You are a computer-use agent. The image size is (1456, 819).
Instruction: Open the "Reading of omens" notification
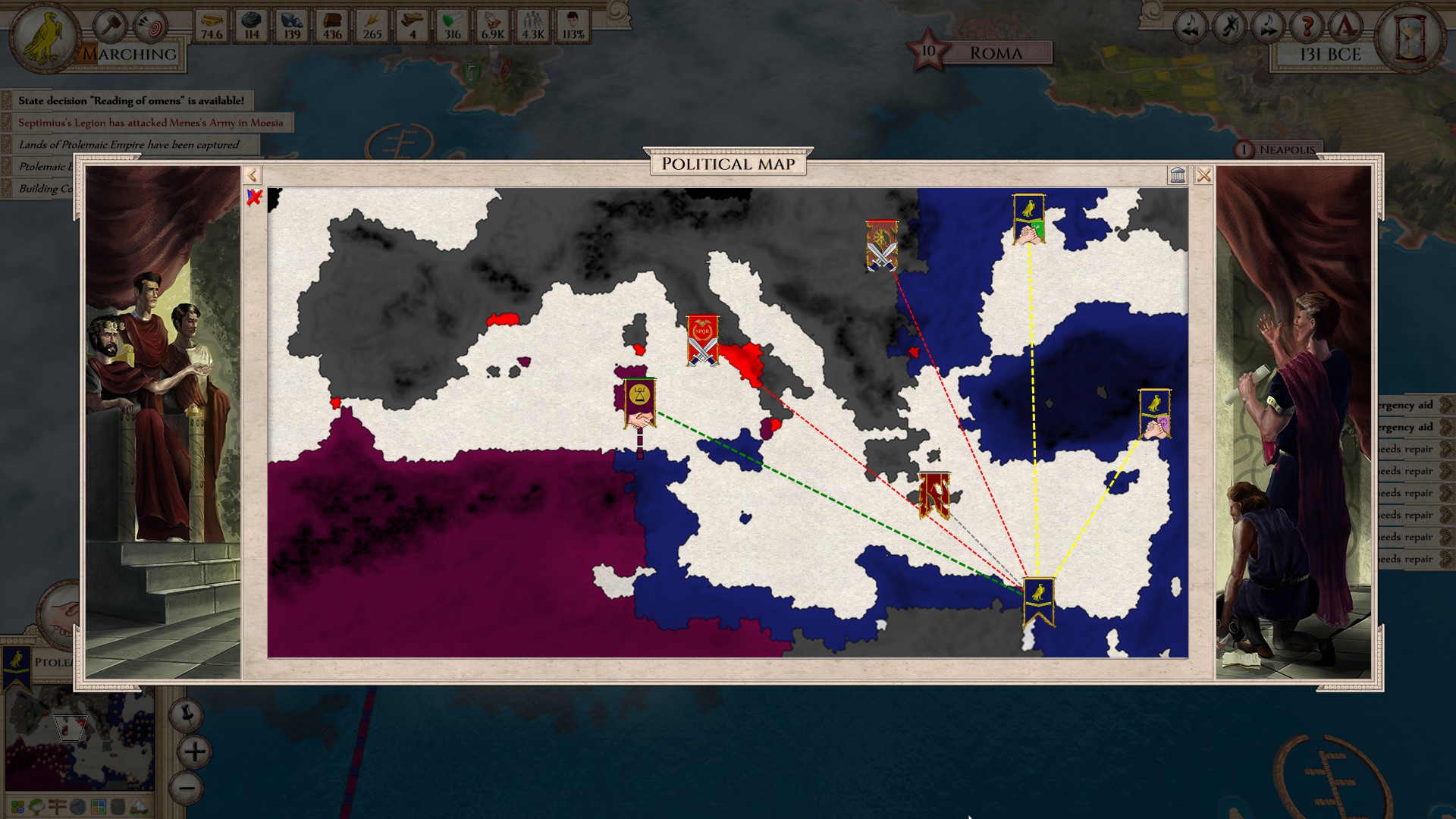130,100
